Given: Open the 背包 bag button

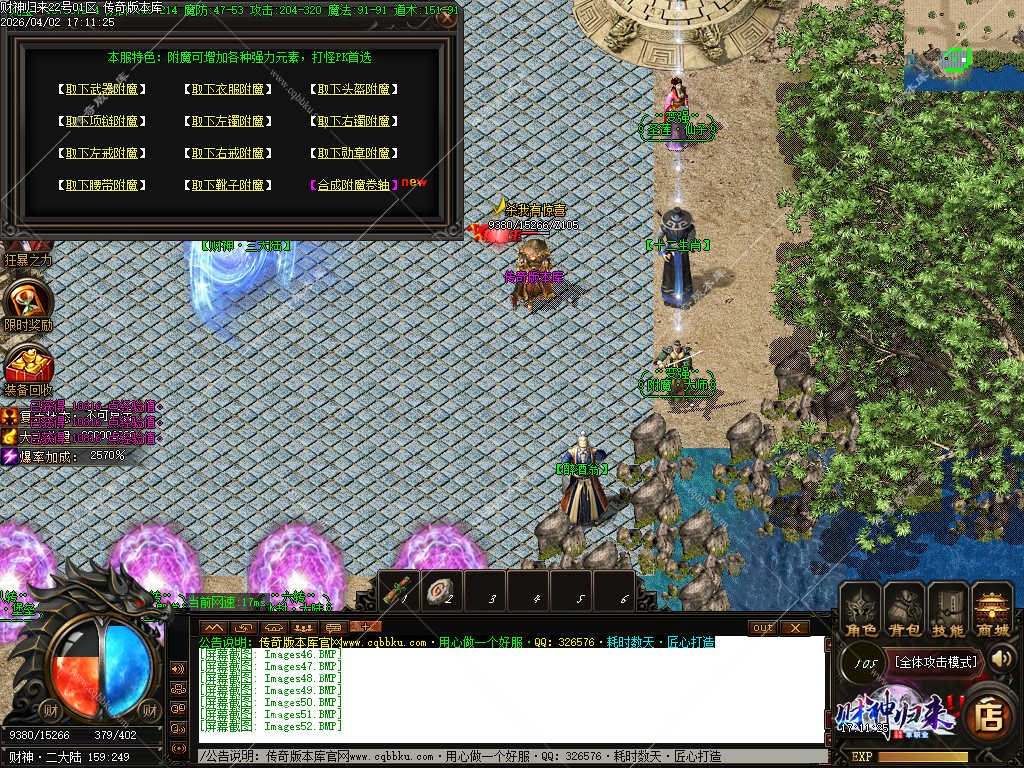Looking at the screenshot, I should click(904, 610).
